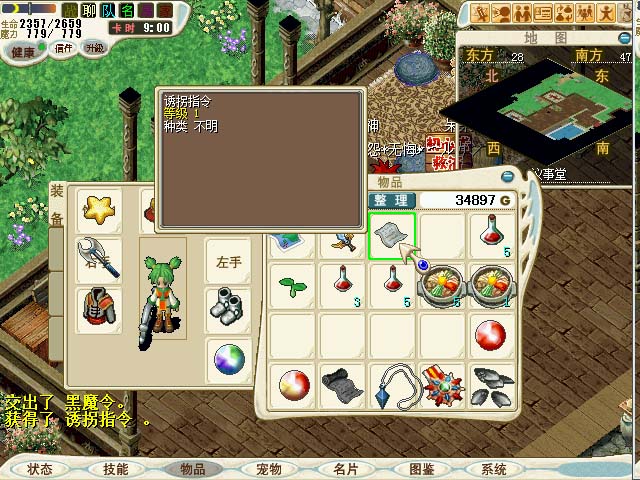Open the 技能 skills menu

[115, 469]
